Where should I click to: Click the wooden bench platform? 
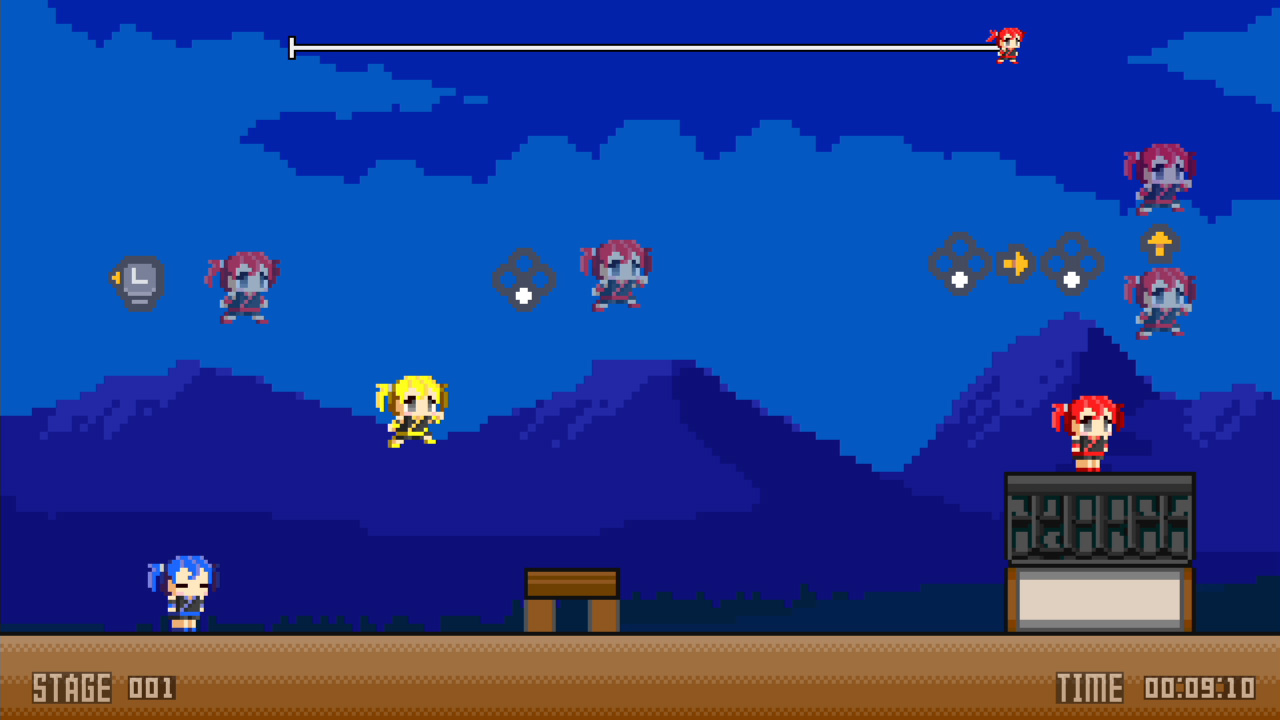point(572,598)
